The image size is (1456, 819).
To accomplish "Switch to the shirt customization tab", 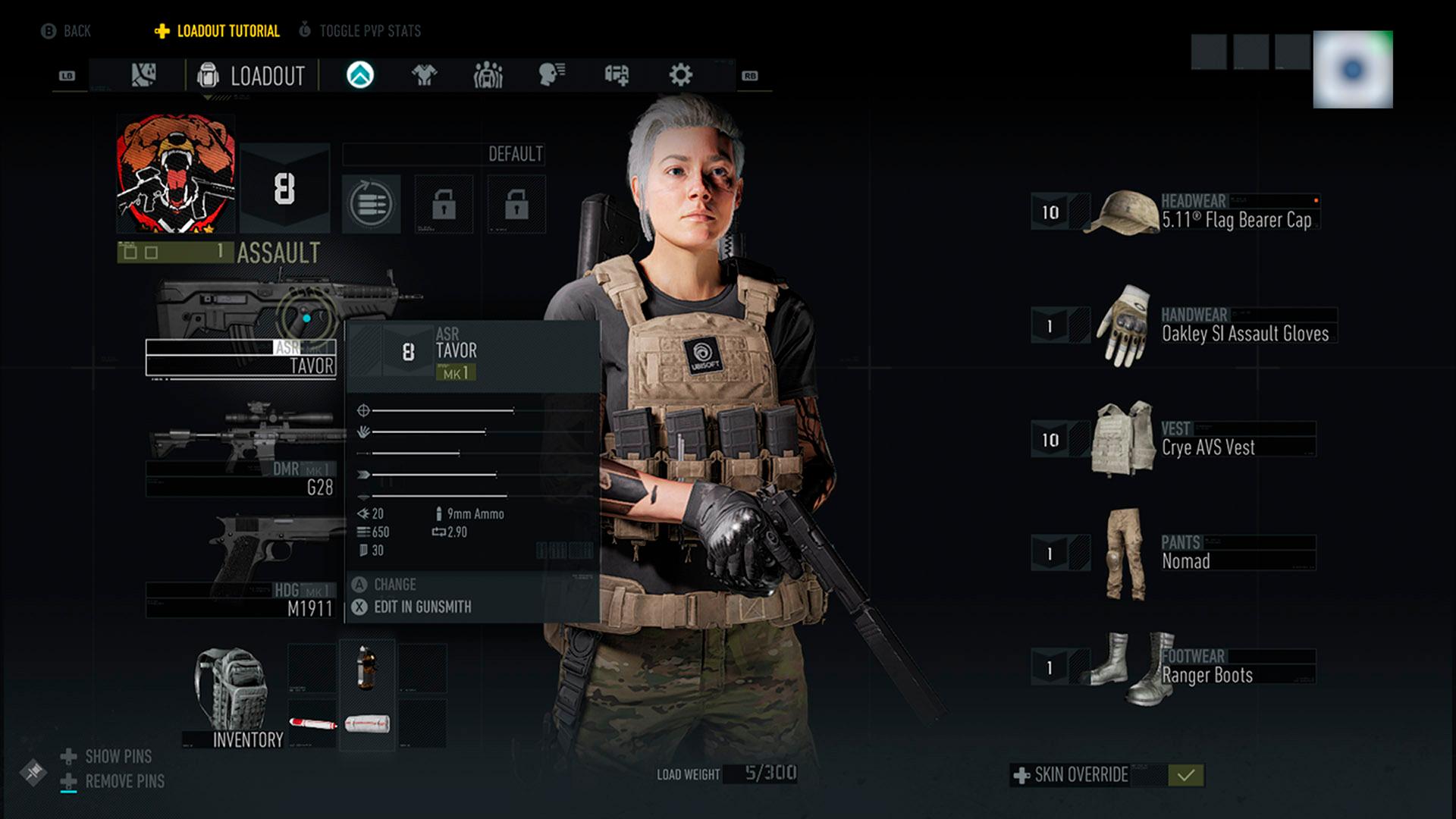I will [x=424, y=75].
